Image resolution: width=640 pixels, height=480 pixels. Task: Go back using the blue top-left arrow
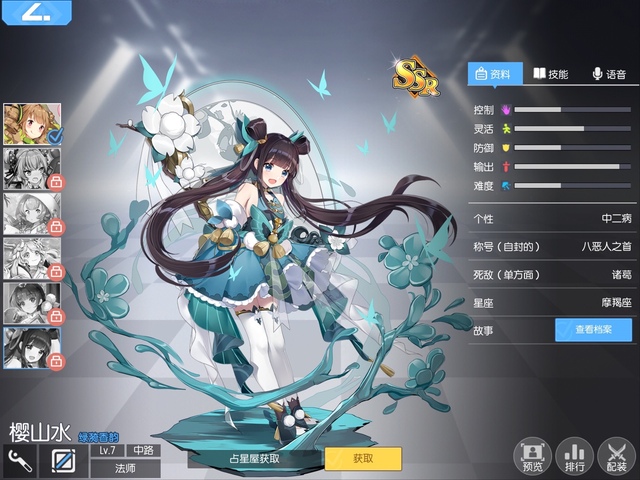pyautogui.click(x=33, y=12)
